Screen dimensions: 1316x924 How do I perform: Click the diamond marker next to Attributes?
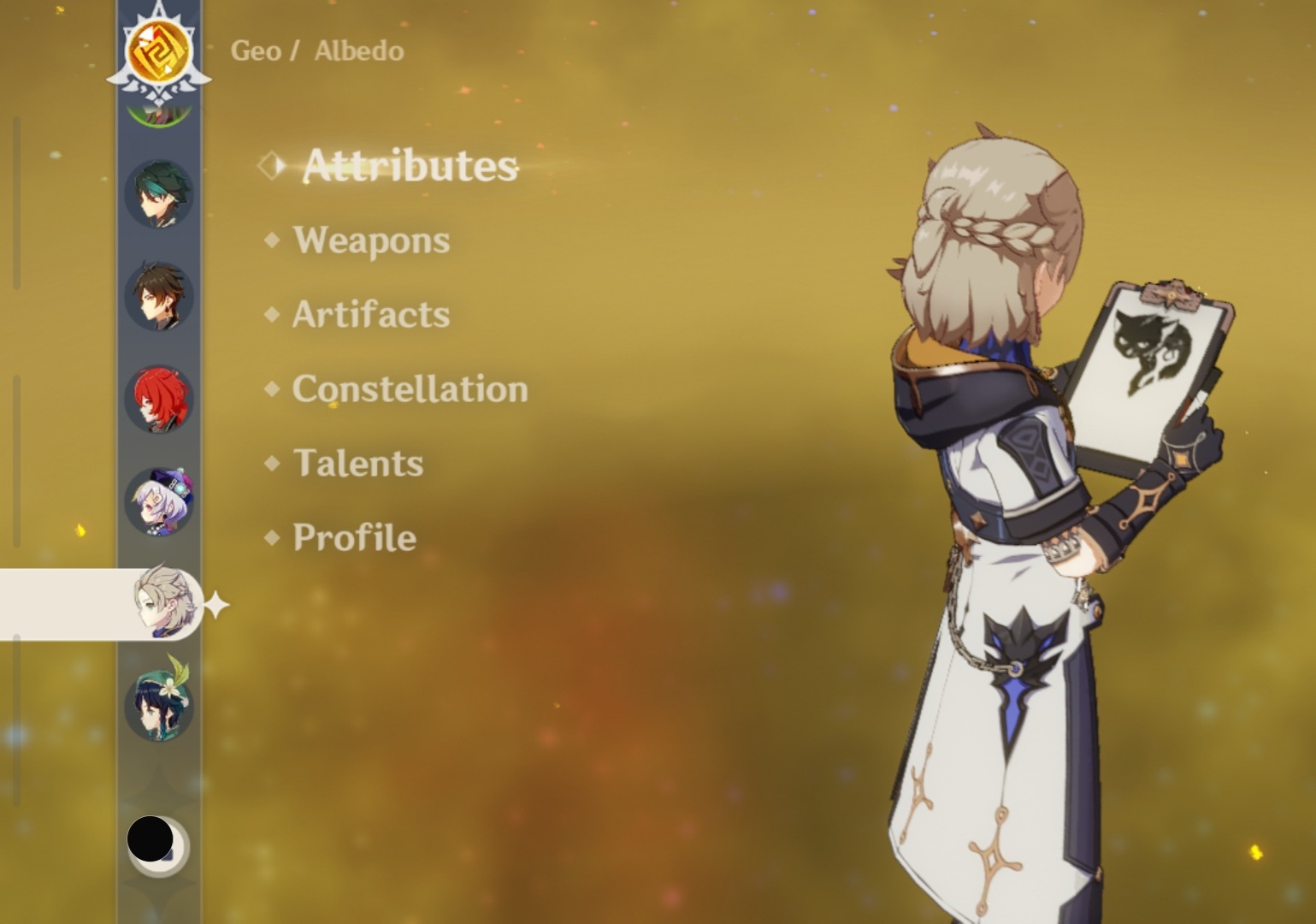click(x=274, y=166)
